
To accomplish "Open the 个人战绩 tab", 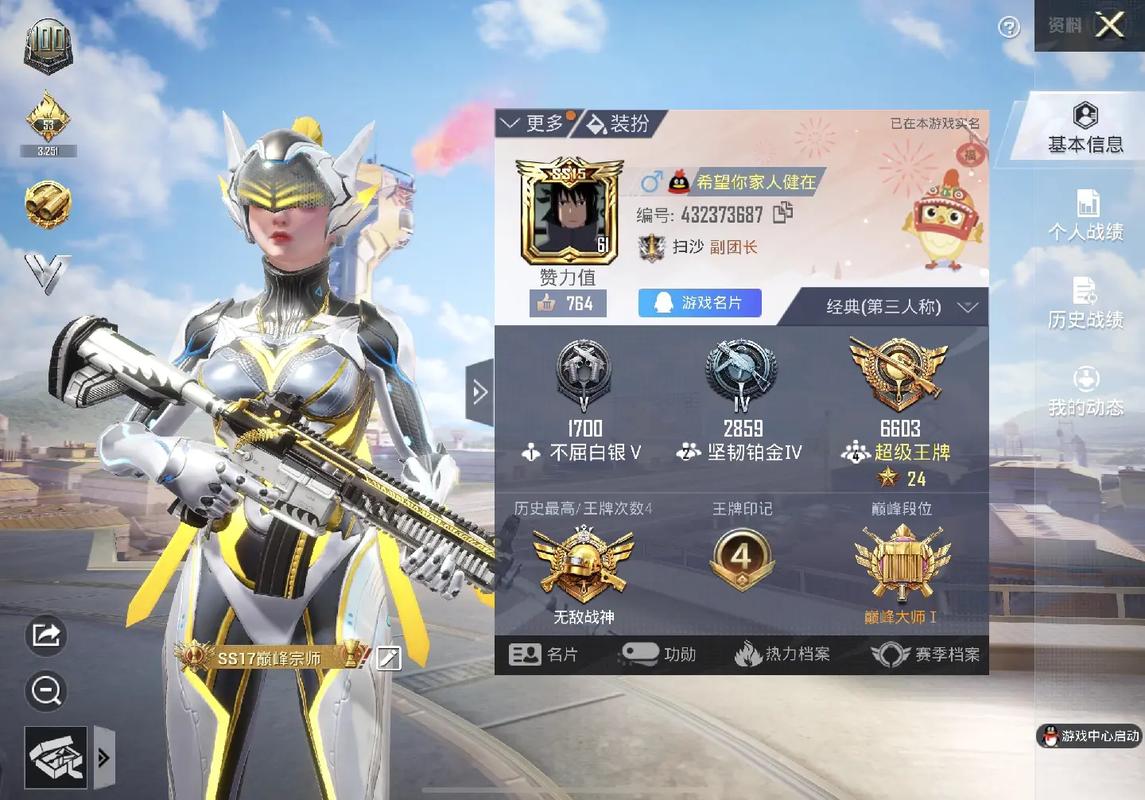I will 1085,215.
